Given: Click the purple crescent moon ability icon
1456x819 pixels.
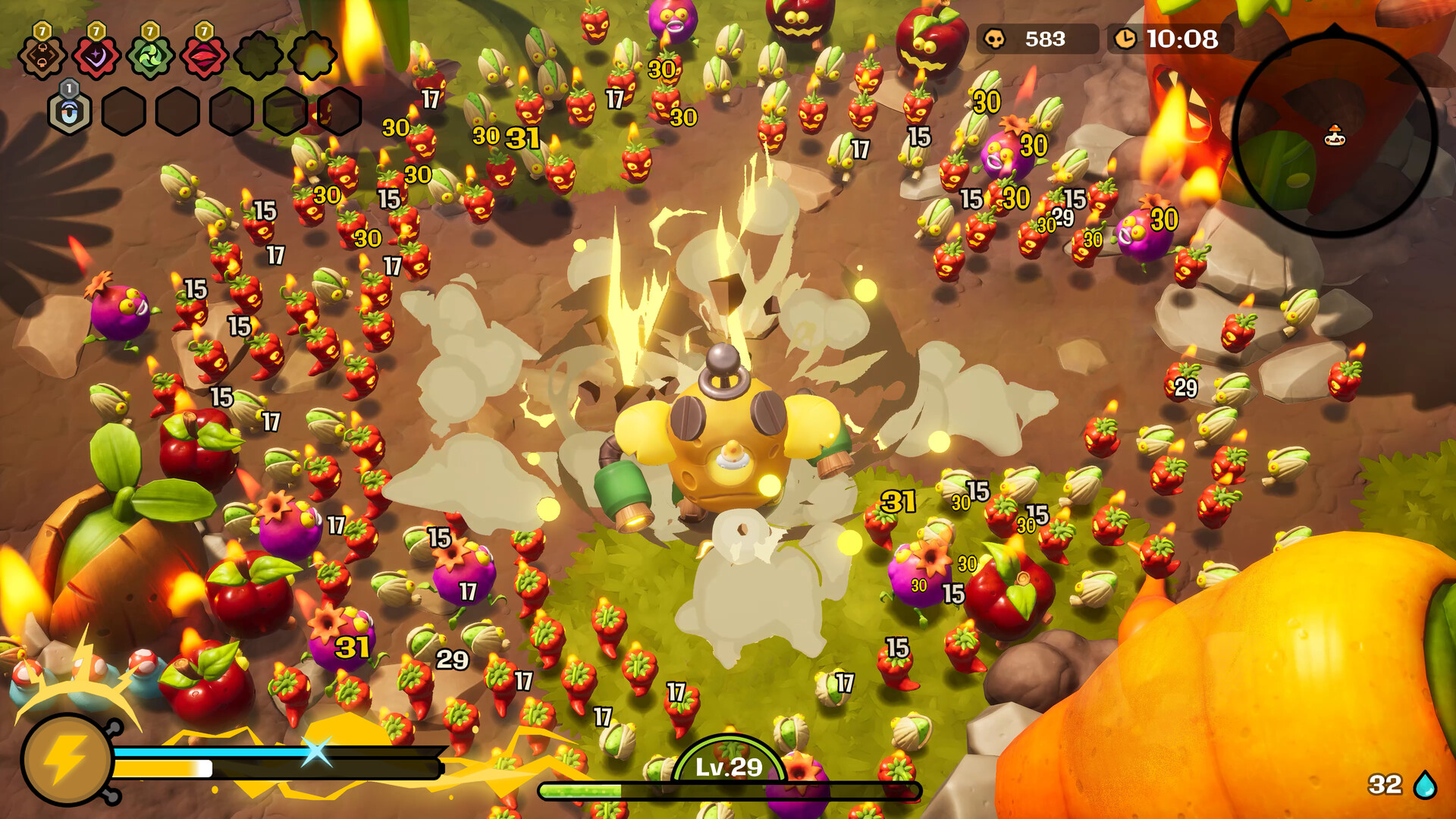Looking at the screenshot, I should pyautogui.click(x=96, y=57).
